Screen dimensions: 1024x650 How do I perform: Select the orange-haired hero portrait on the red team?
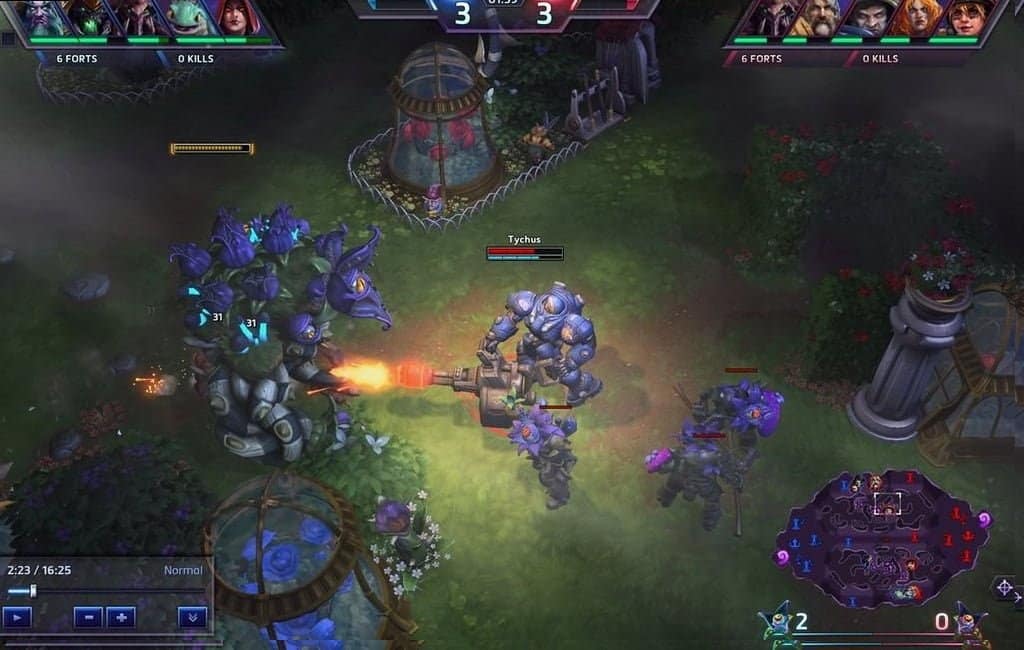(x=915, y=18)
